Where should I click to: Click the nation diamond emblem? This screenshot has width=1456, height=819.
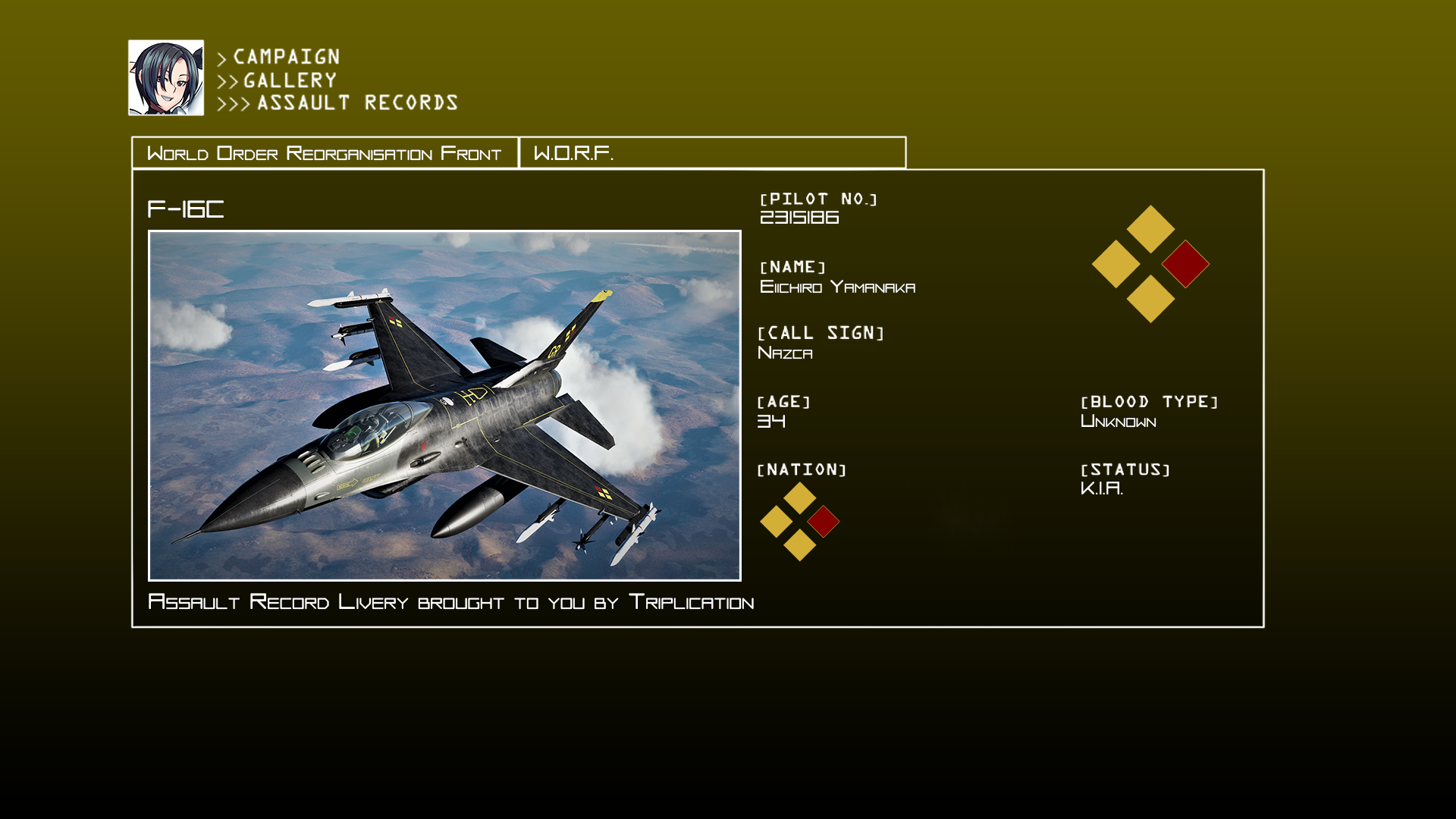(799, 522)
